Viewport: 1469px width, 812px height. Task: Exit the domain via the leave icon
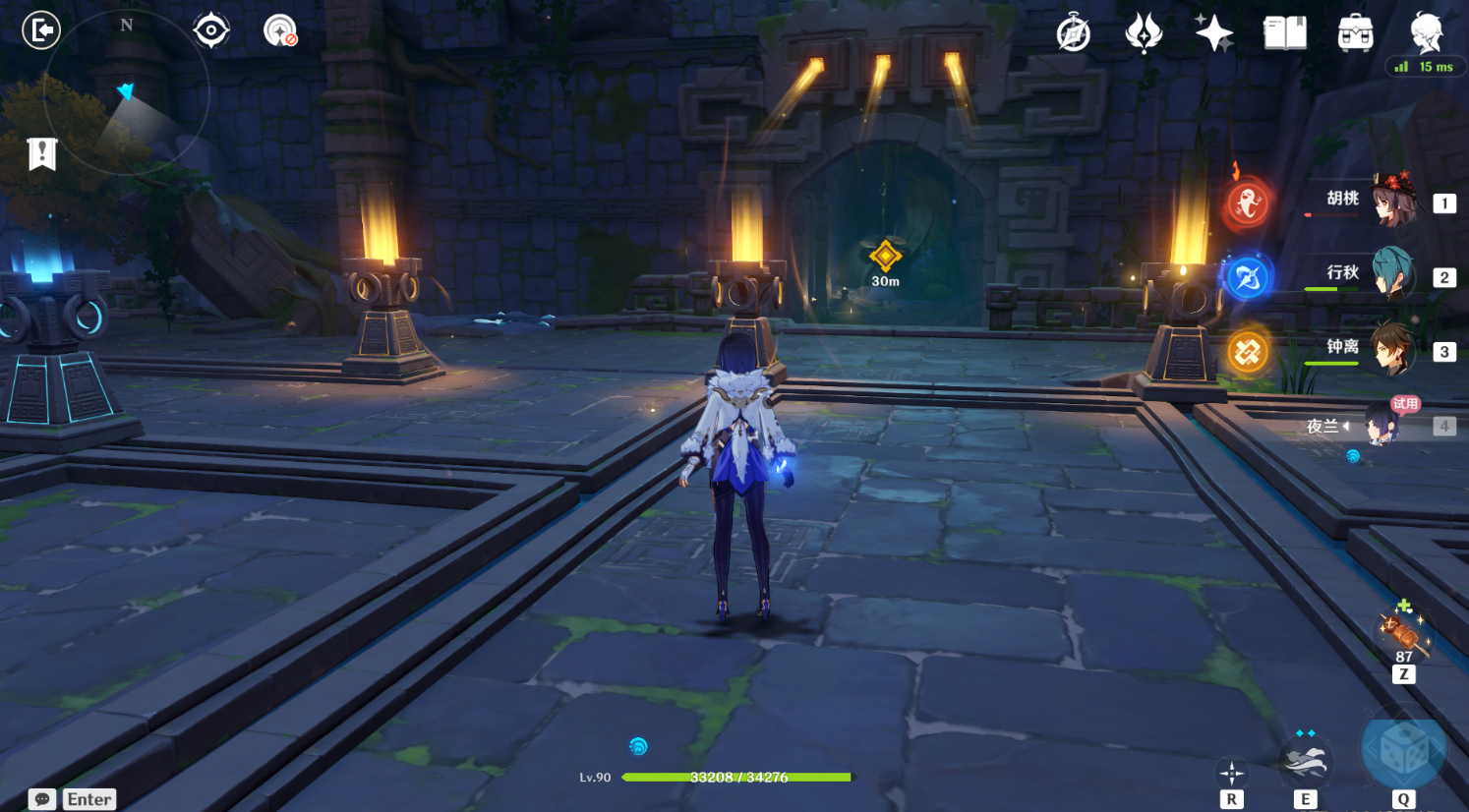click(x=41, y=30)
